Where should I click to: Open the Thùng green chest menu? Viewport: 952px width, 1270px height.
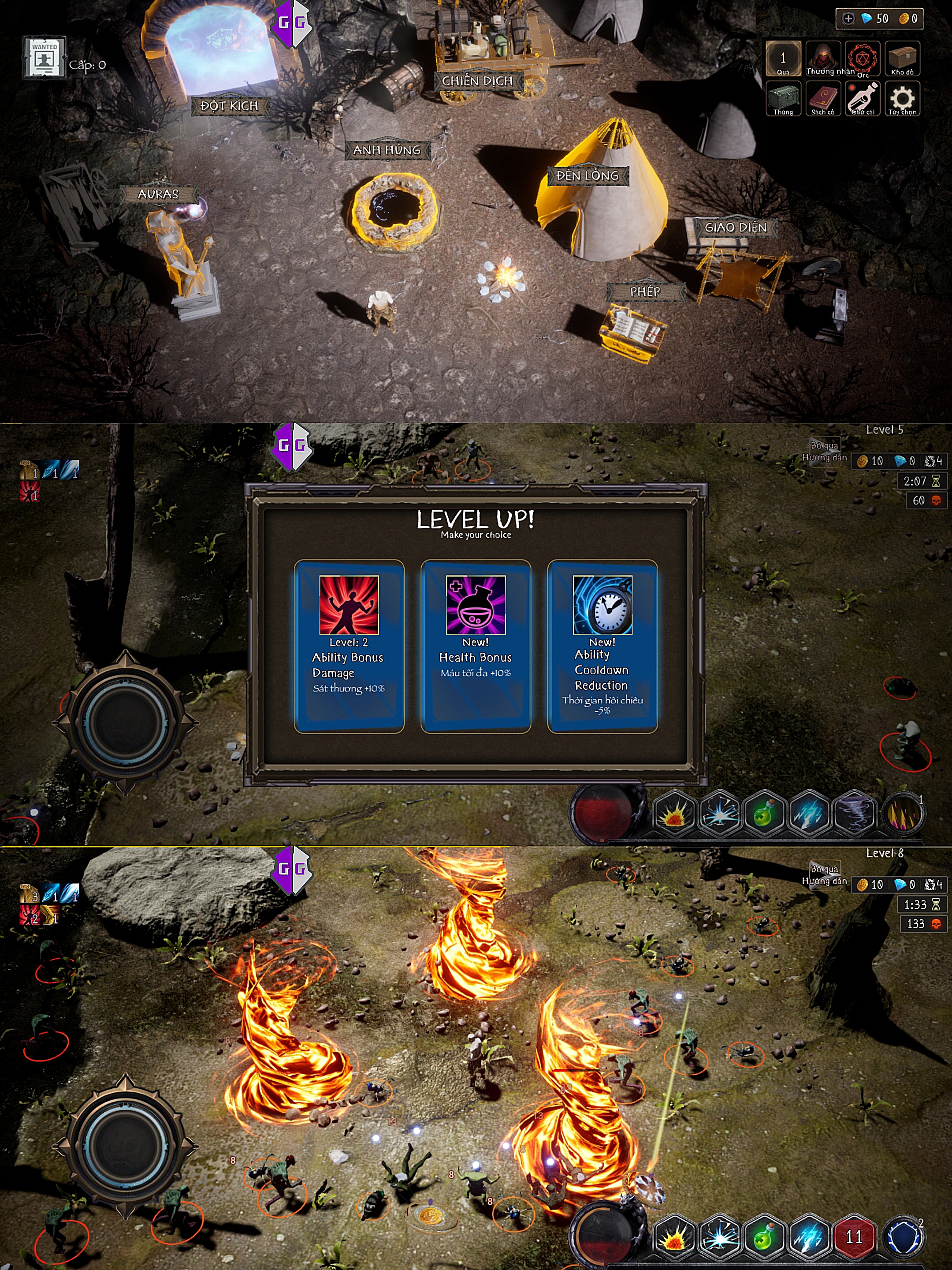pos(783,99)
